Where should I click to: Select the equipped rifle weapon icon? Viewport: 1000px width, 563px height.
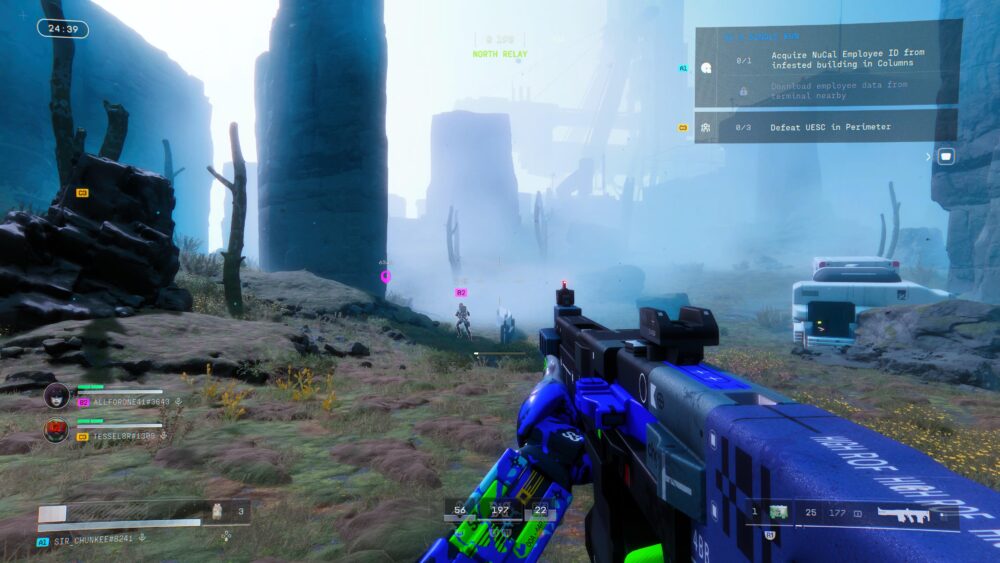tap(904, 514)
